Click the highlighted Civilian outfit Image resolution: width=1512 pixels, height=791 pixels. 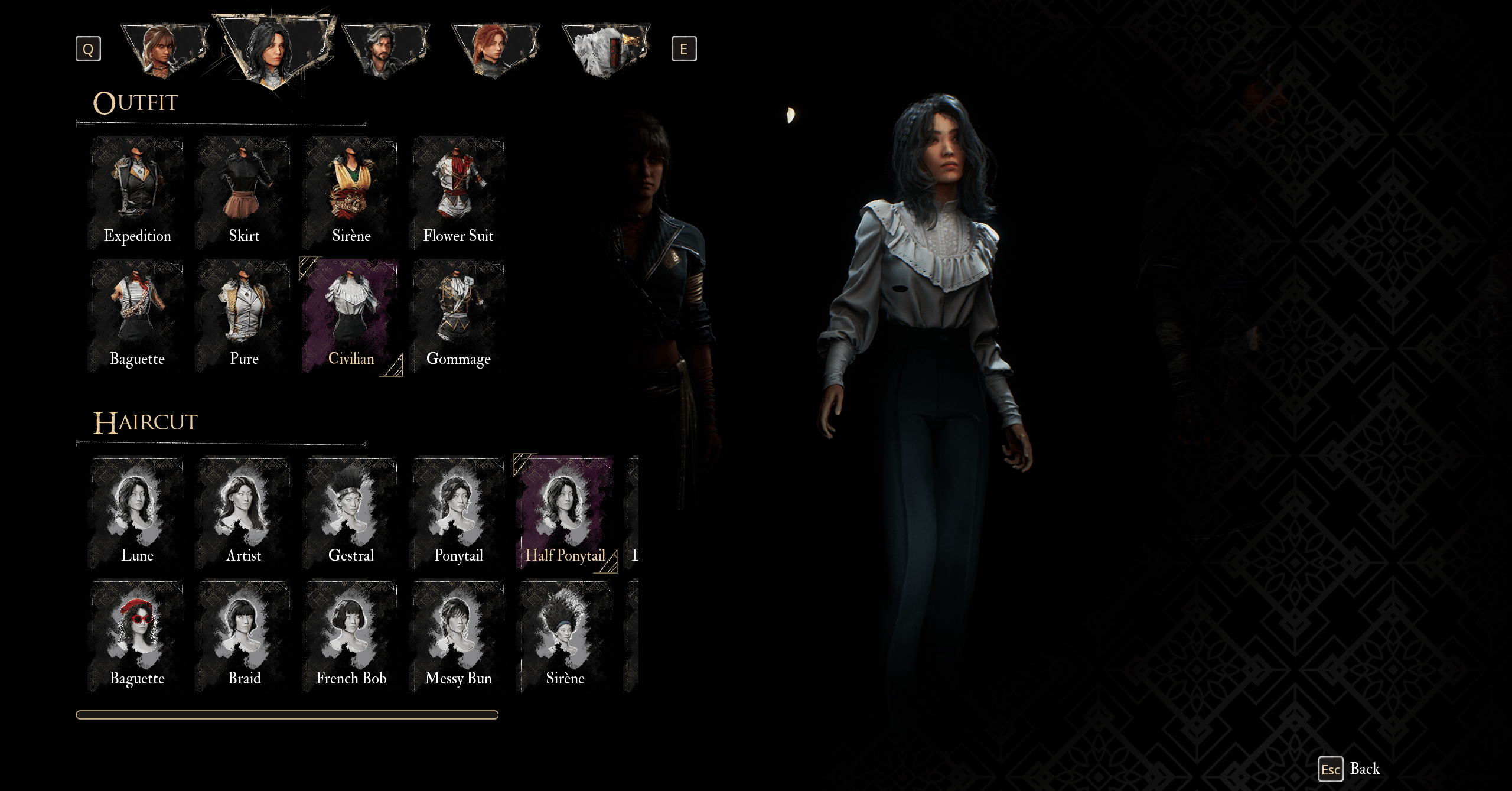coord(351,317)
